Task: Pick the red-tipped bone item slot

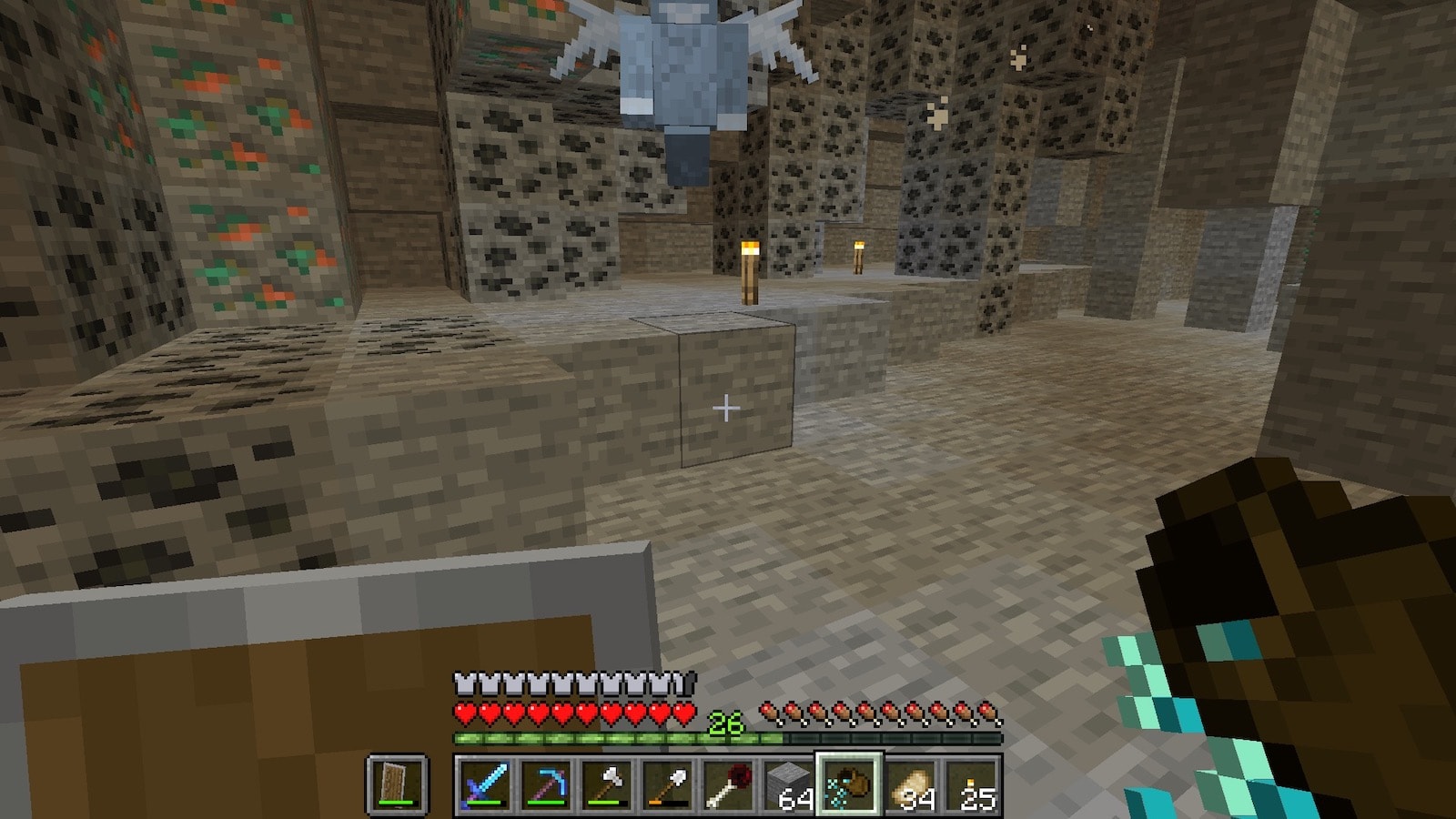Action: click(728, 784)
